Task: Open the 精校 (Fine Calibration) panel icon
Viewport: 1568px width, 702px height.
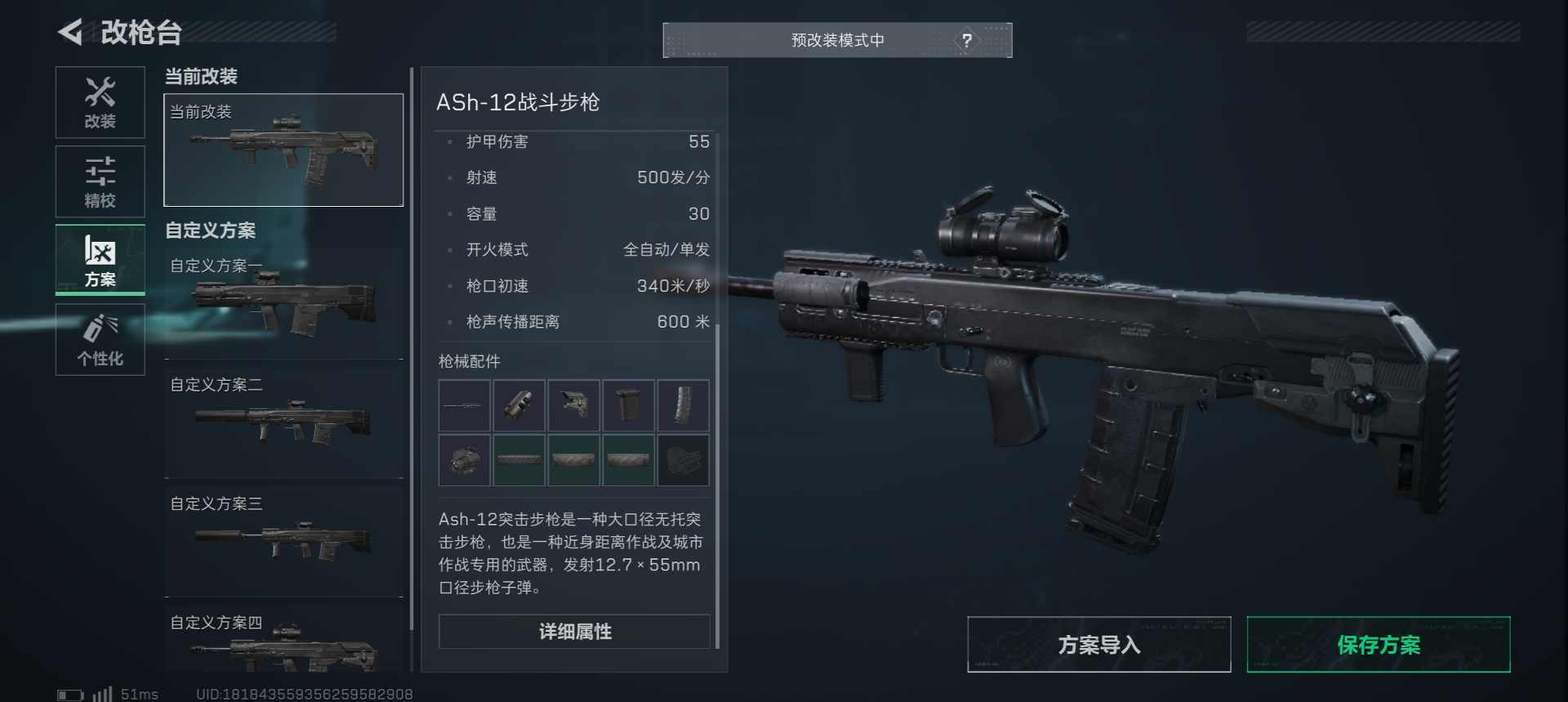Action: [100, 181]
